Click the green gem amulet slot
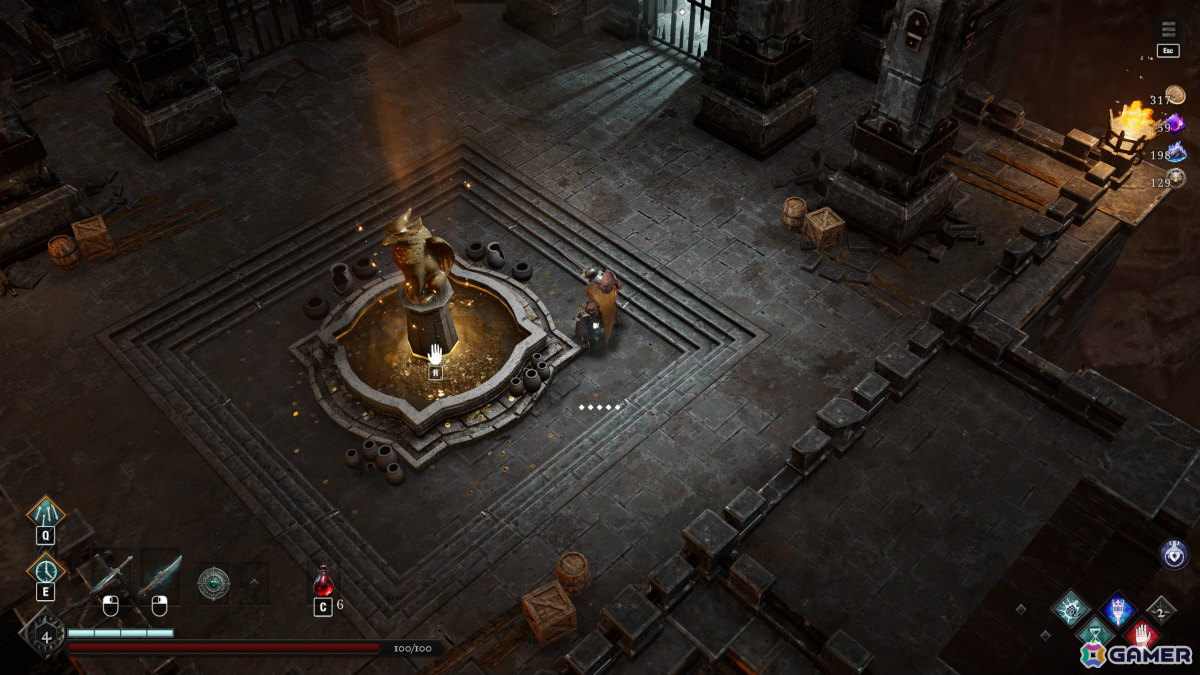This screenshot has height=675, width=1200. pyautogui.click(x=213, y=583)
